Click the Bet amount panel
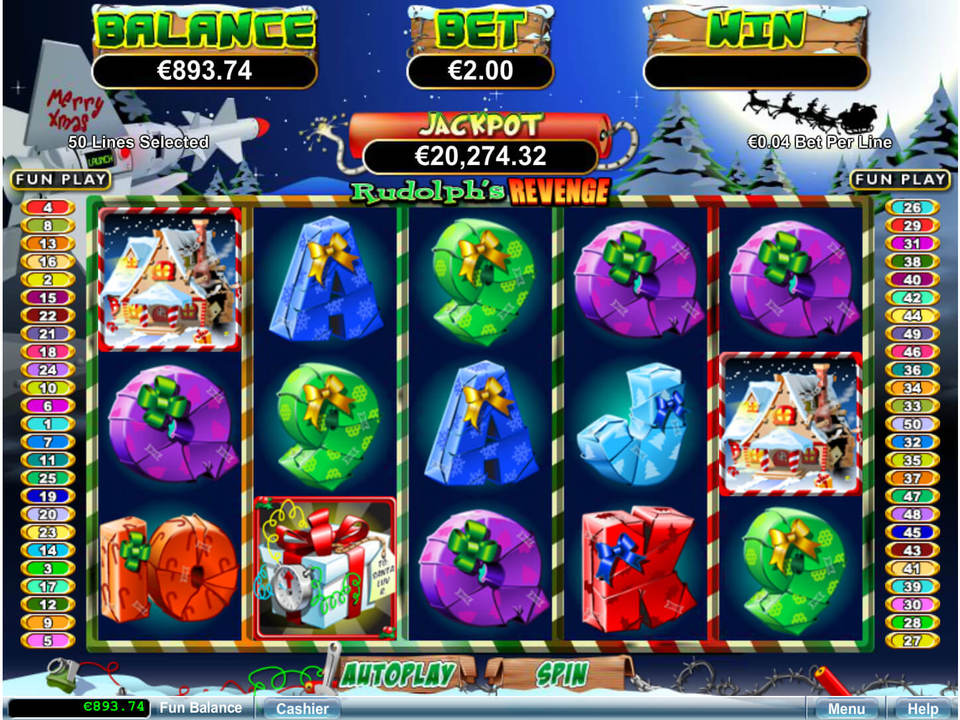This screenshot has height=720, width=960. (479, 71)
